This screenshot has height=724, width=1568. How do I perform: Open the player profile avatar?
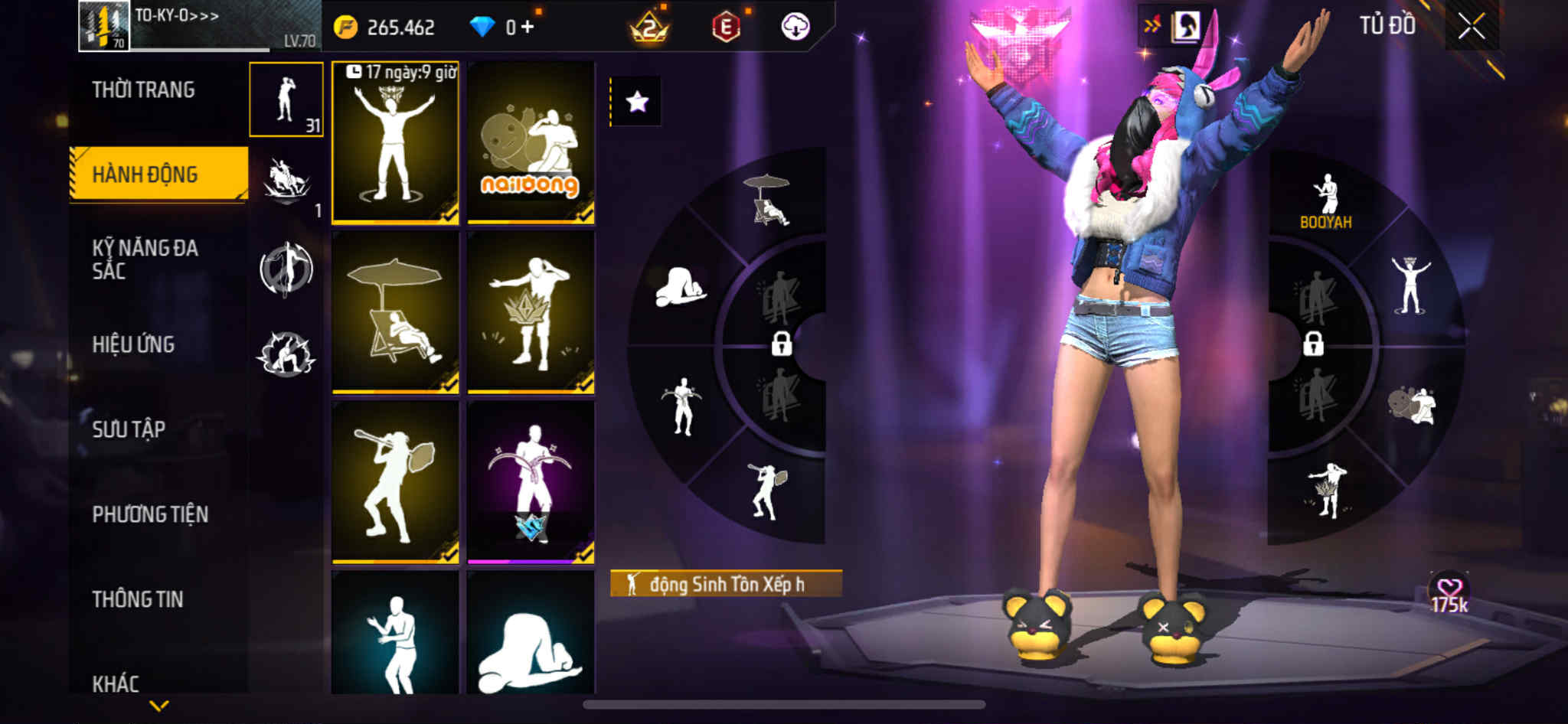pyautogui.click(x=104, y=26)
